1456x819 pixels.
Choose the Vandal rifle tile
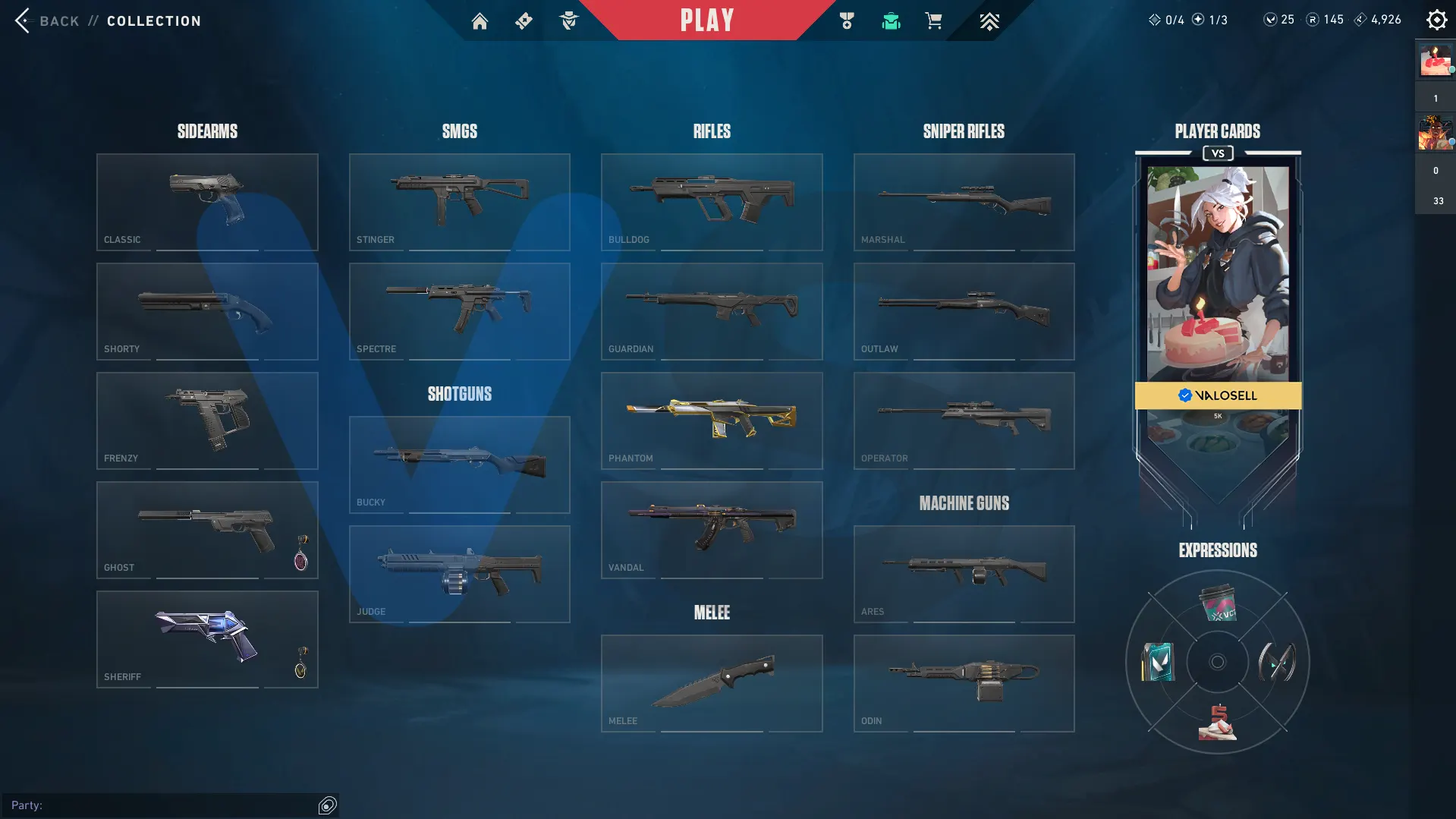point(712,530)
